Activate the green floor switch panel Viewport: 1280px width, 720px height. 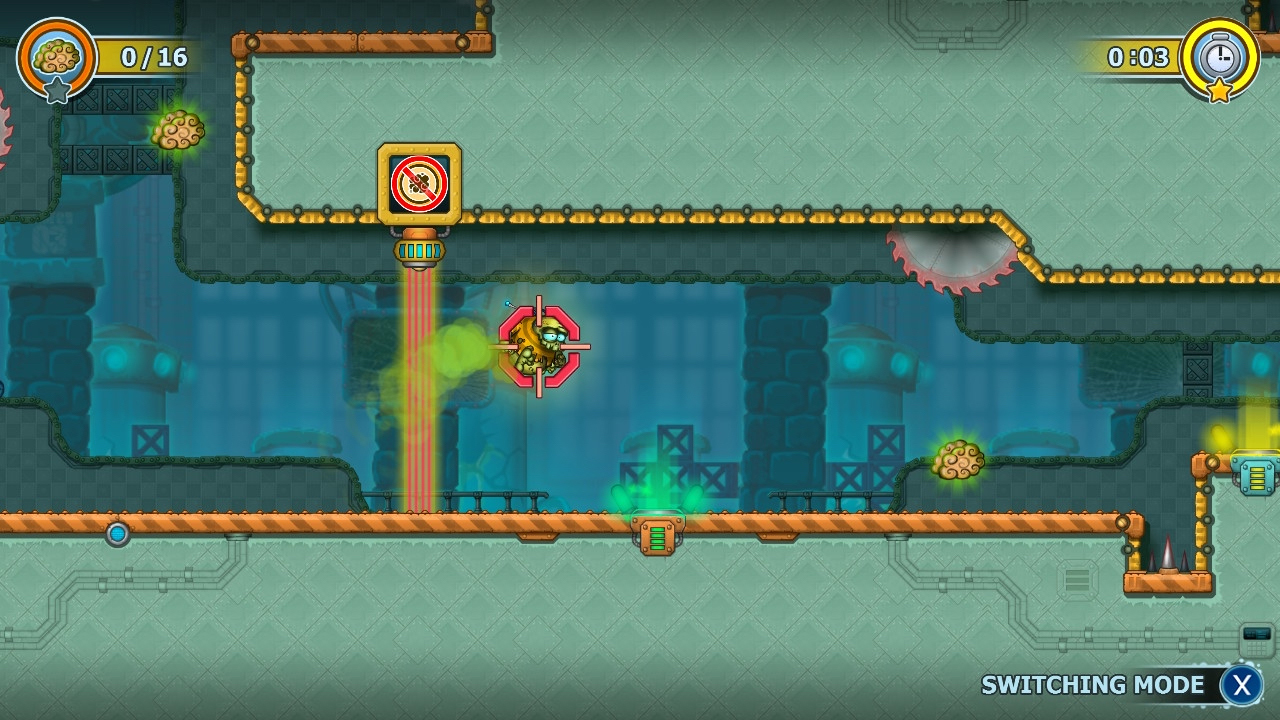658,535
